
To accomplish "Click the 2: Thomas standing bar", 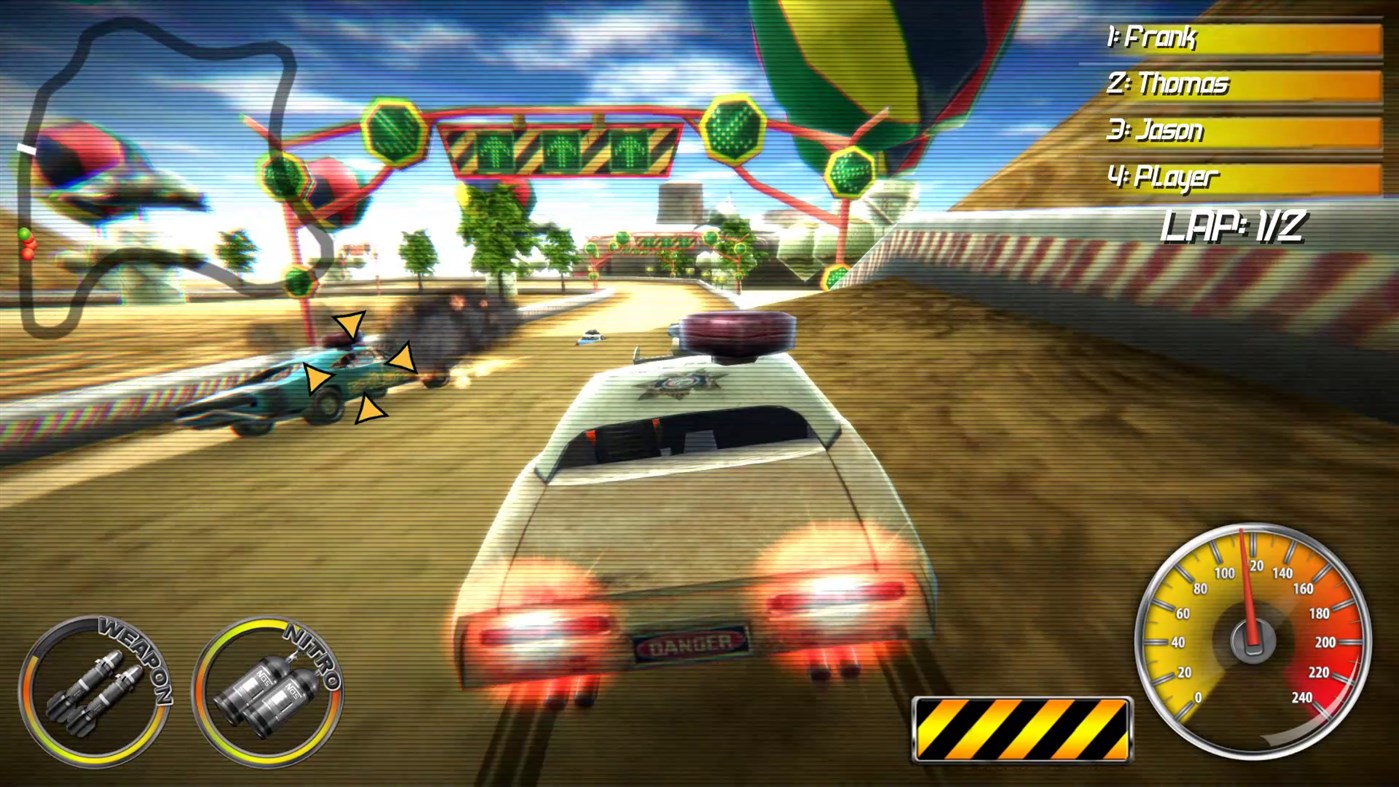I will coord(1240,85).
